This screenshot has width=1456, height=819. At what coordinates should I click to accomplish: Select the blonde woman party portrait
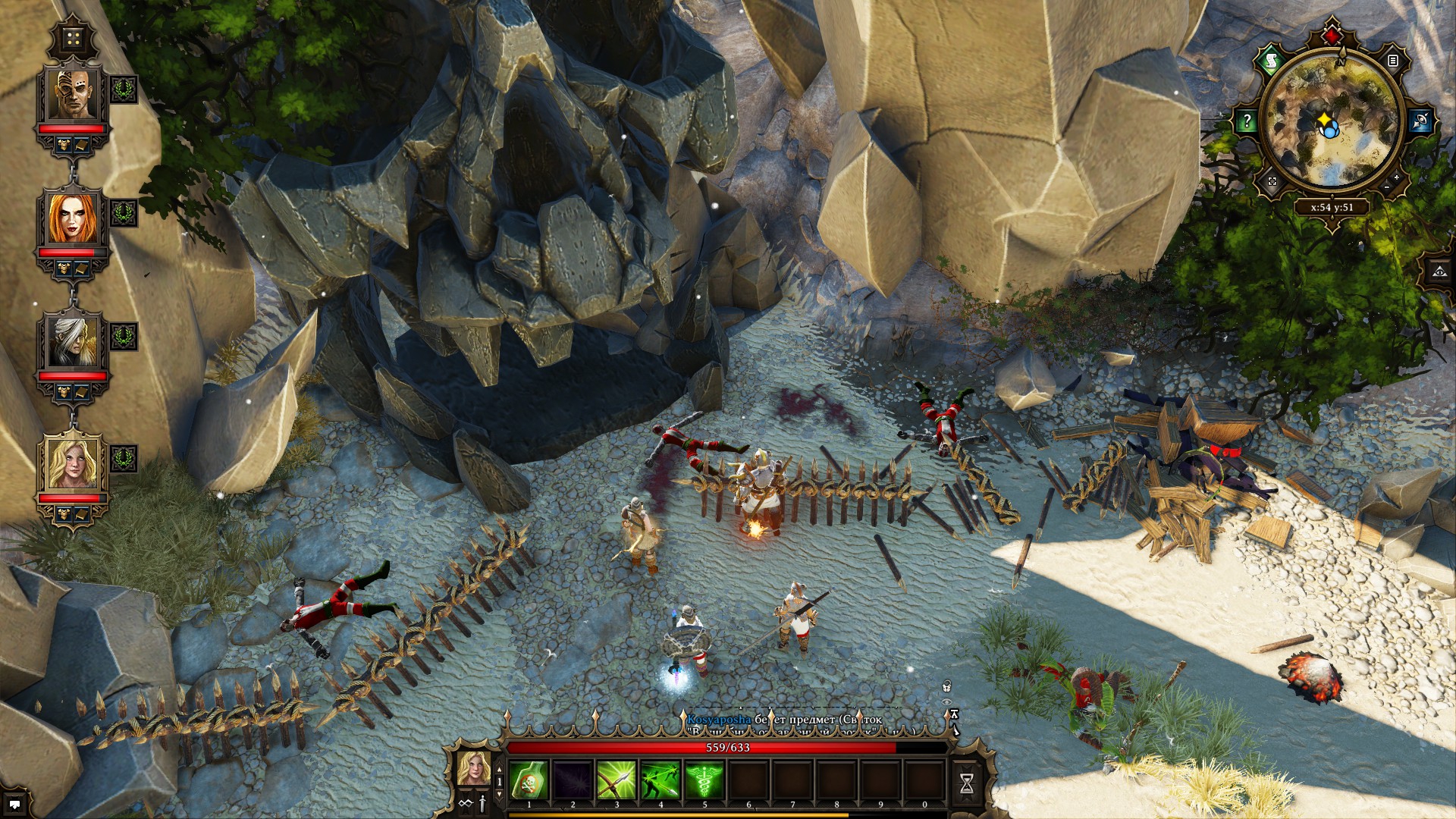pyautogui.click(x=73, y=463)
